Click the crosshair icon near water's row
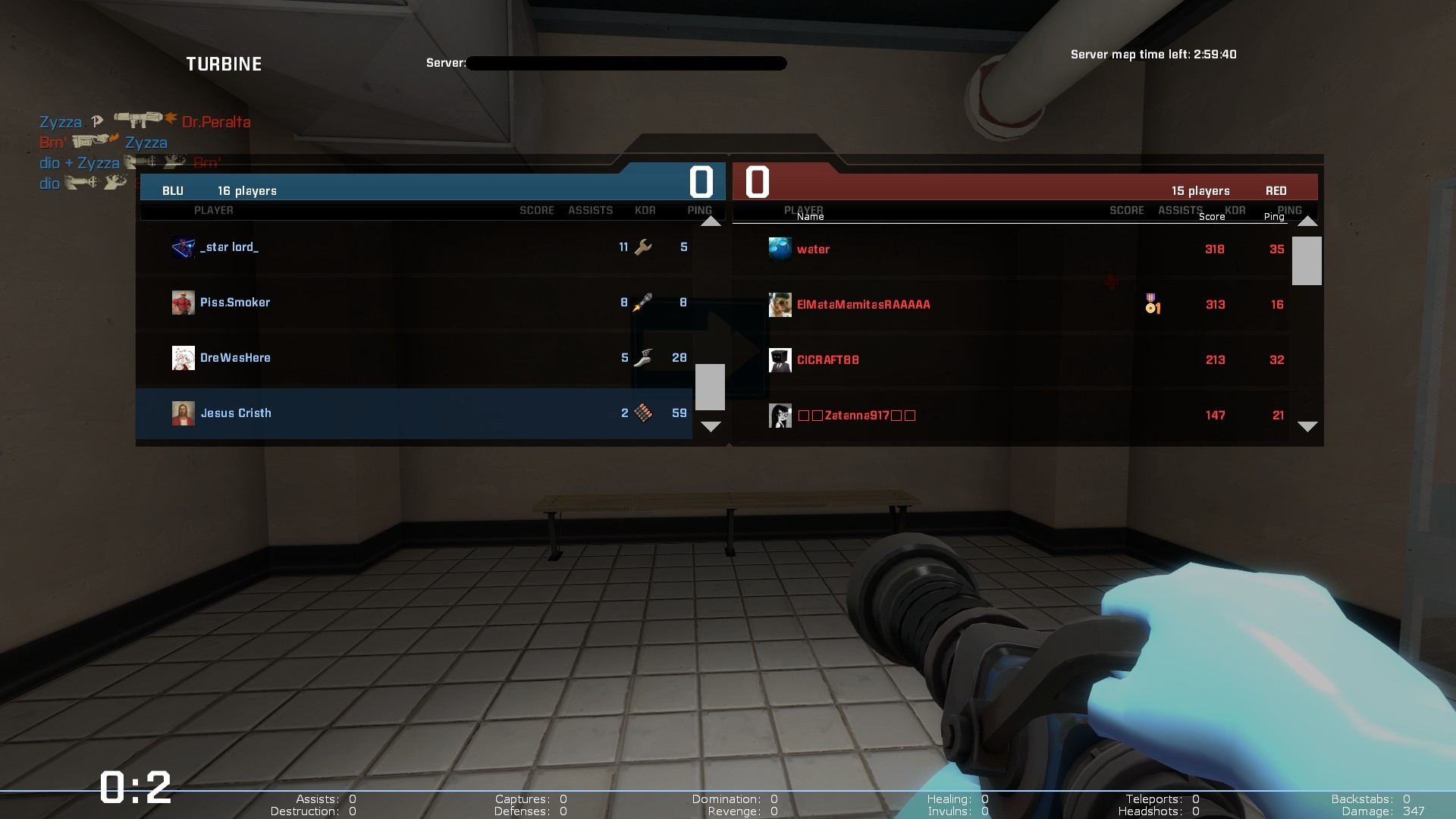 pos(1111,281)
